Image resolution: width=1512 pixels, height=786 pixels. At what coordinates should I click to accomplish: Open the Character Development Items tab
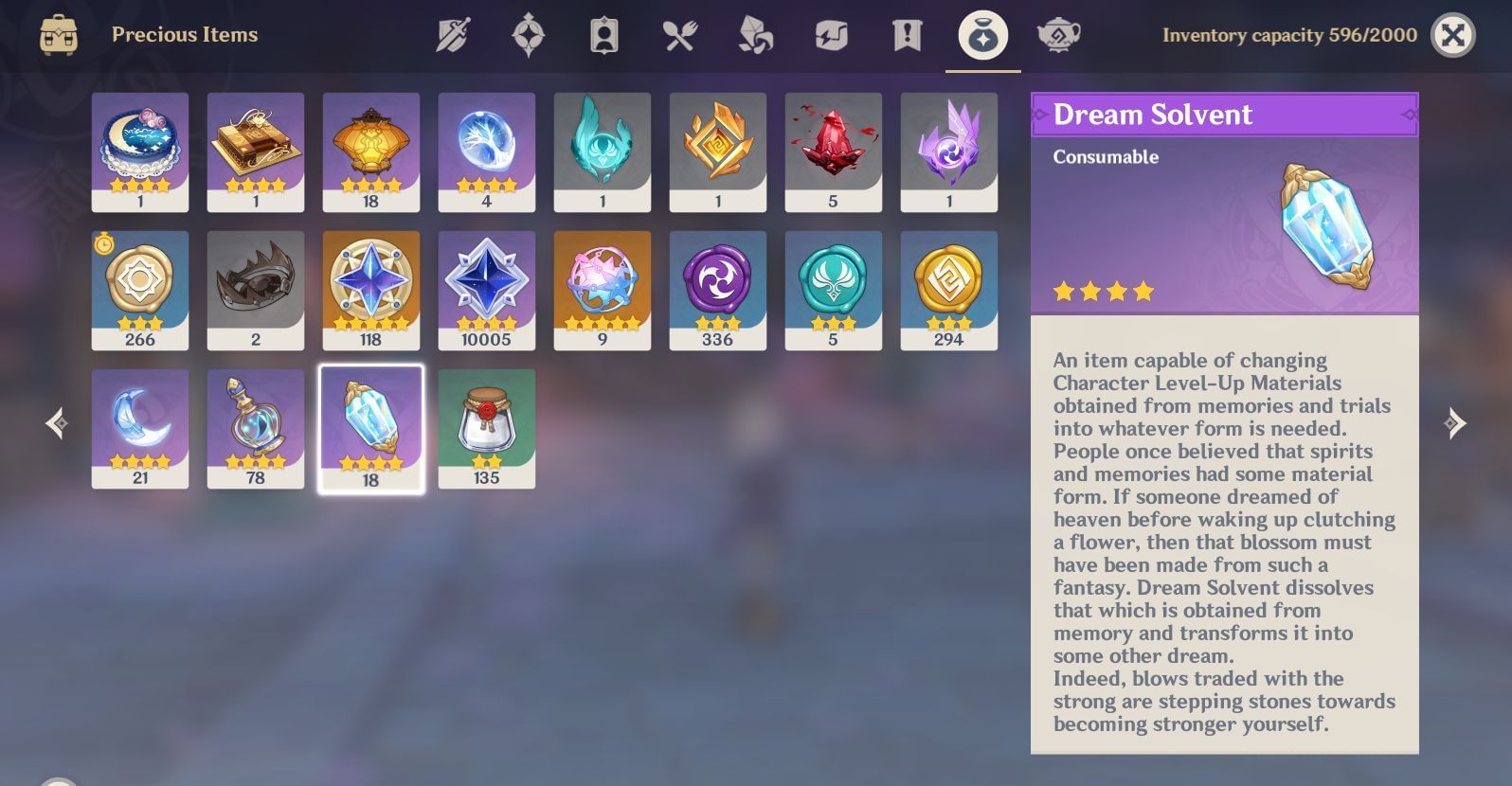tap(605, 35)
